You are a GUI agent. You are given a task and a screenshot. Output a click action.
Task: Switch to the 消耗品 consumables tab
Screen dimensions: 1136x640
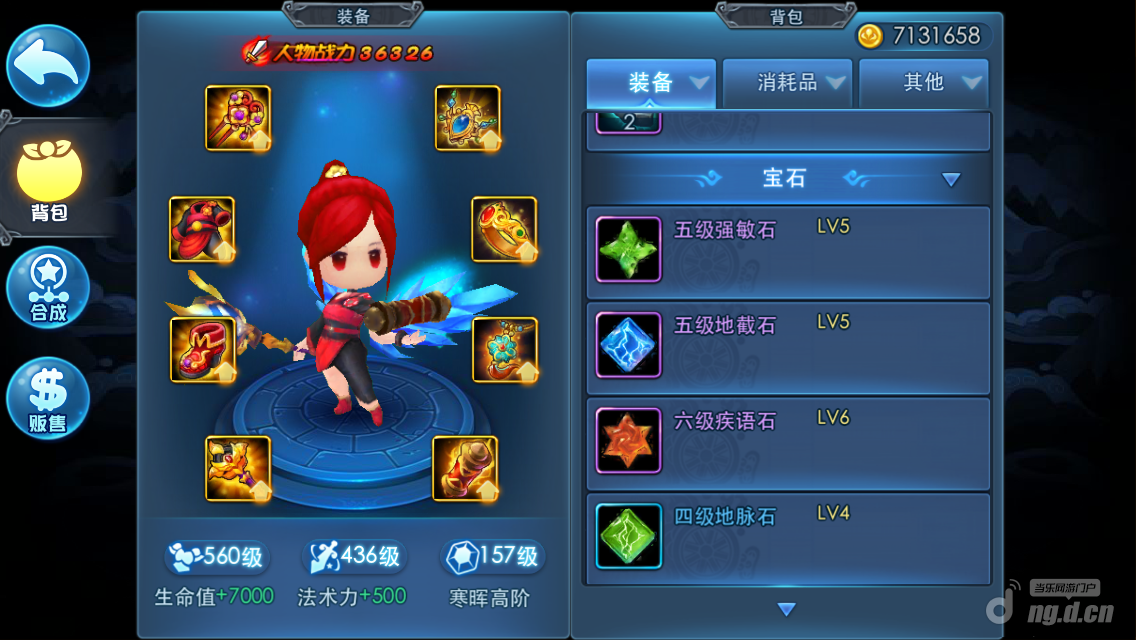(x=788, y=83)
